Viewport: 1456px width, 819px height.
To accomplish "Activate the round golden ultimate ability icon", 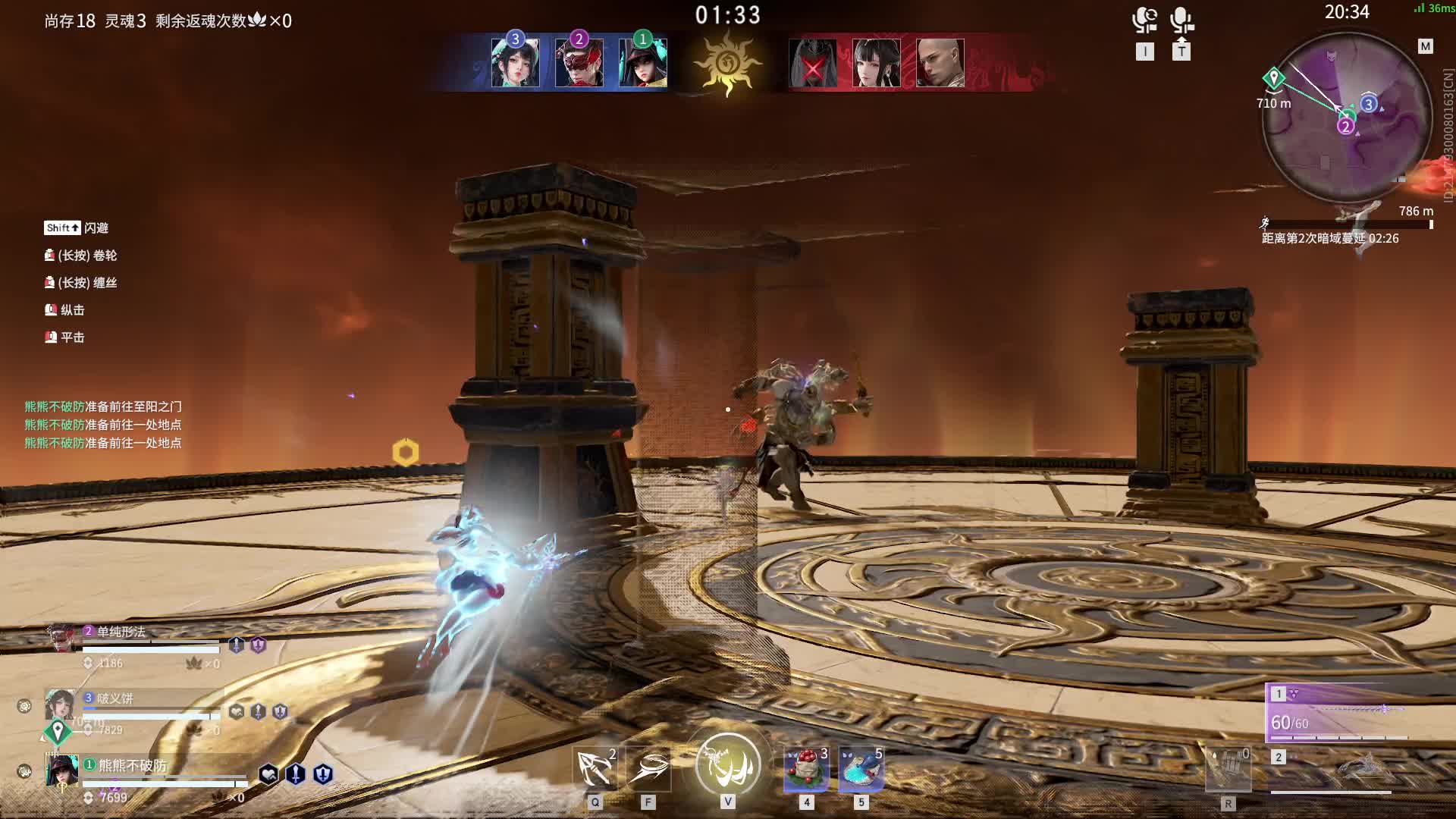I will (x=728, y=764).
